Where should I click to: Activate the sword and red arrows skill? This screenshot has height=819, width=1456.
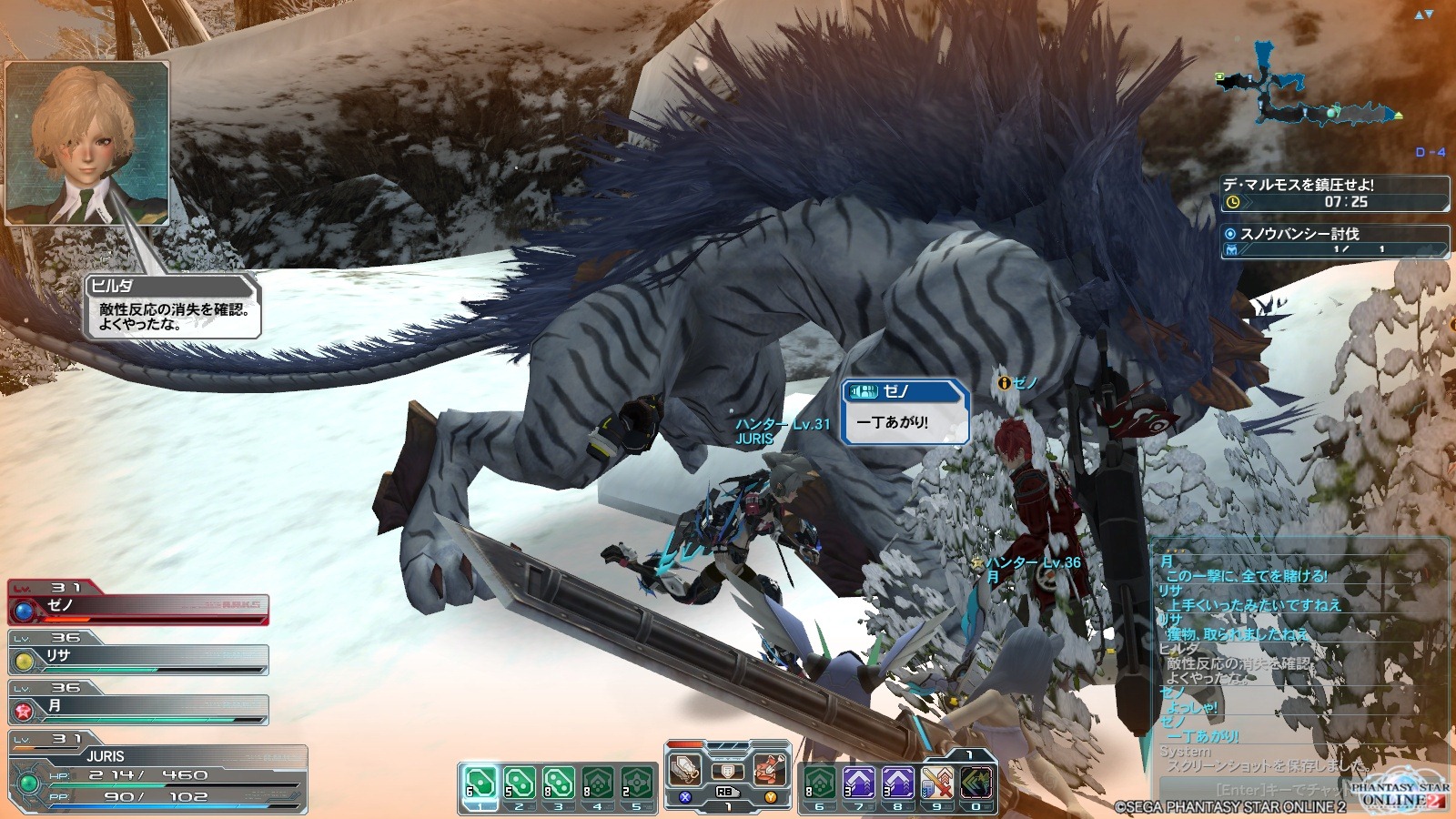click(935, 784)
